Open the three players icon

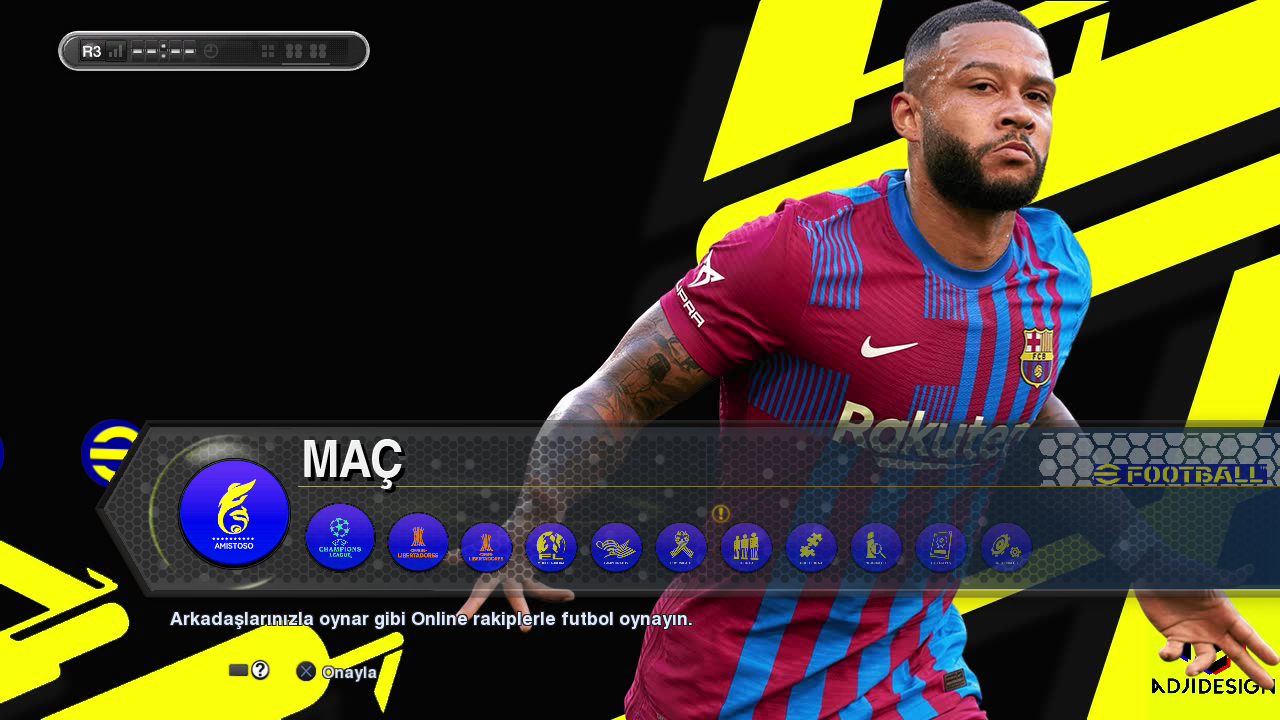point(746,548)
